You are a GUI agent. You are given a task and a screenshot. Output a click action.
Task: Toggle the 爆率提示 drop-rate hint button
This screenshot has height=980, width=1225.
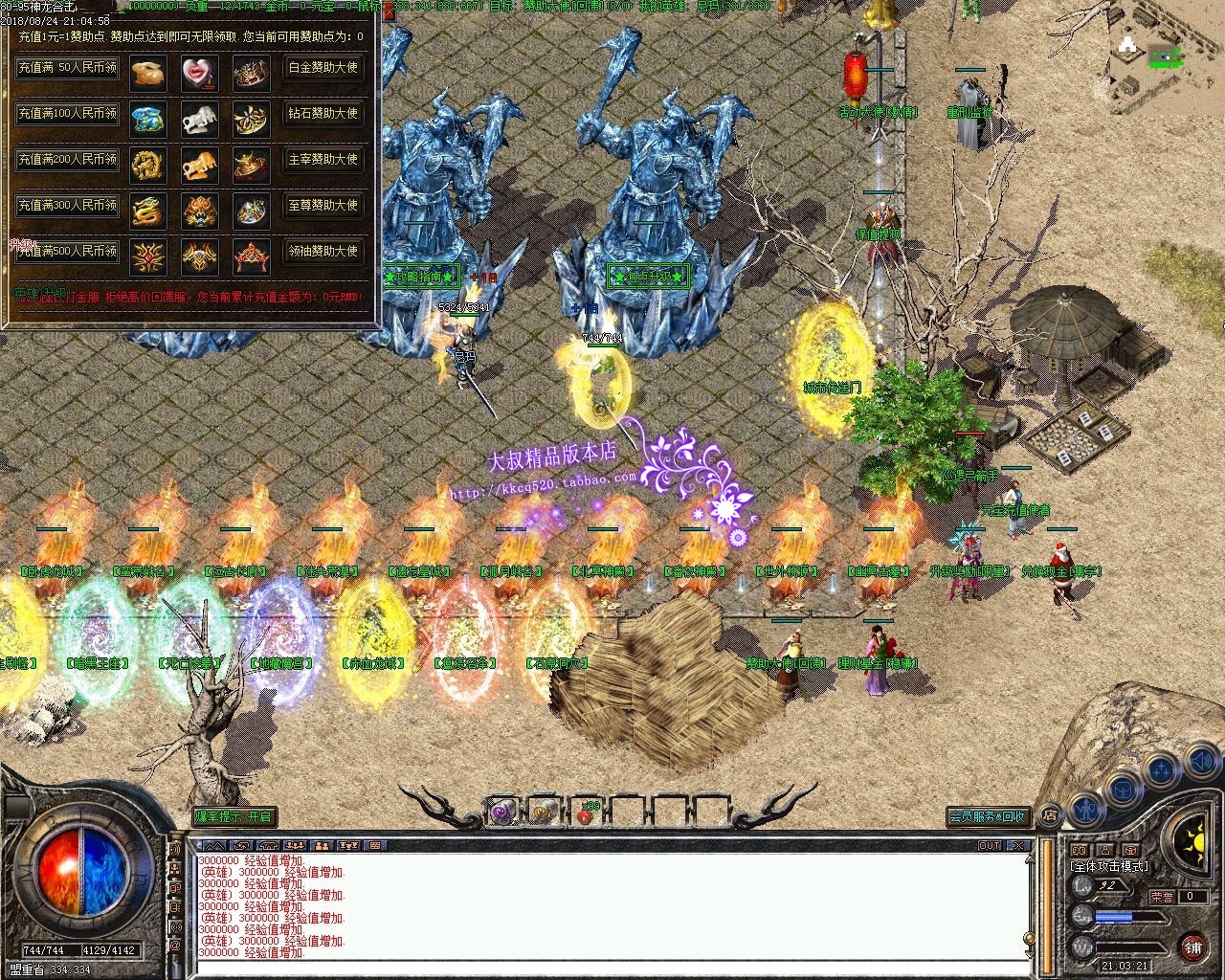234,816
